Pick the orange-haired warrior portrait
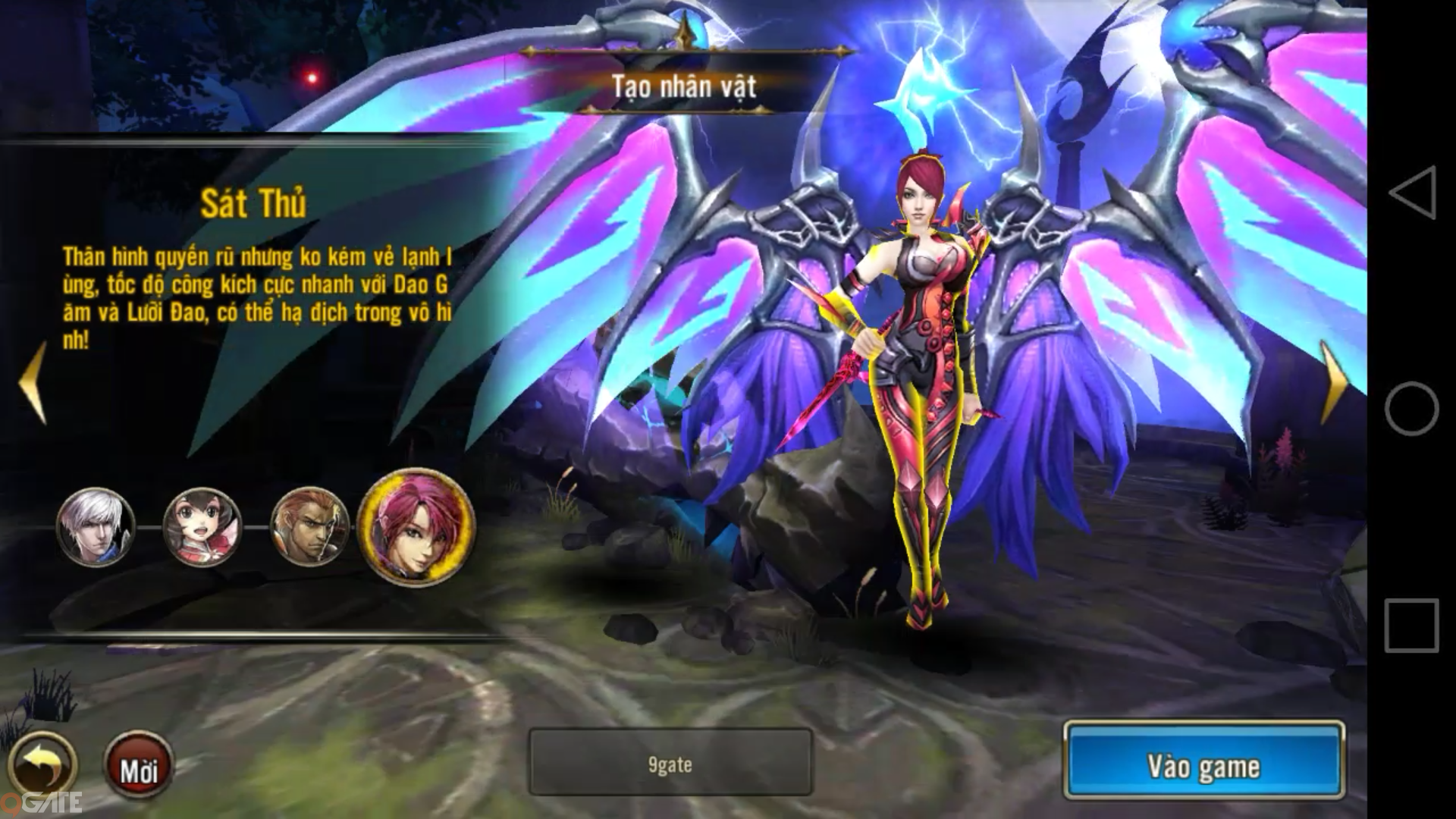1456x819 pixels. click(309, 527)
